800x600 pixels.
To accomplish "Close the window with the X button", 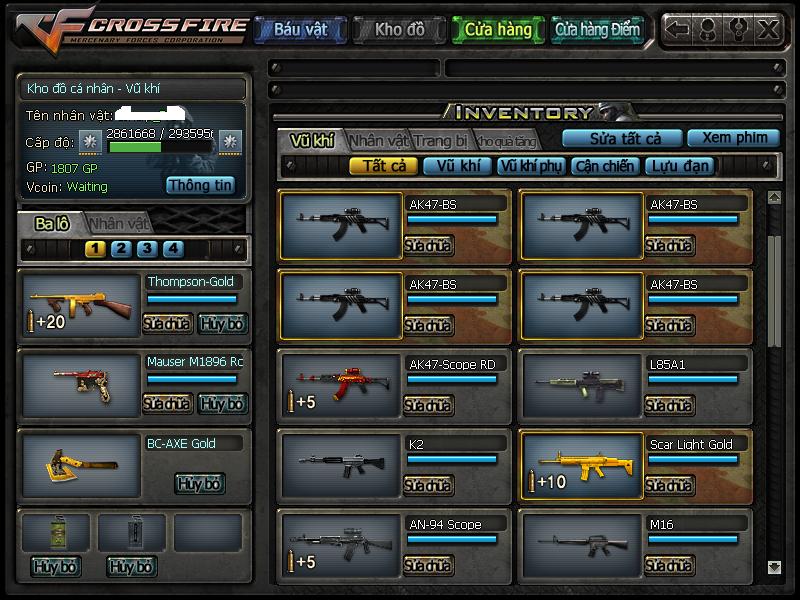I will click(x=768, y=30).
